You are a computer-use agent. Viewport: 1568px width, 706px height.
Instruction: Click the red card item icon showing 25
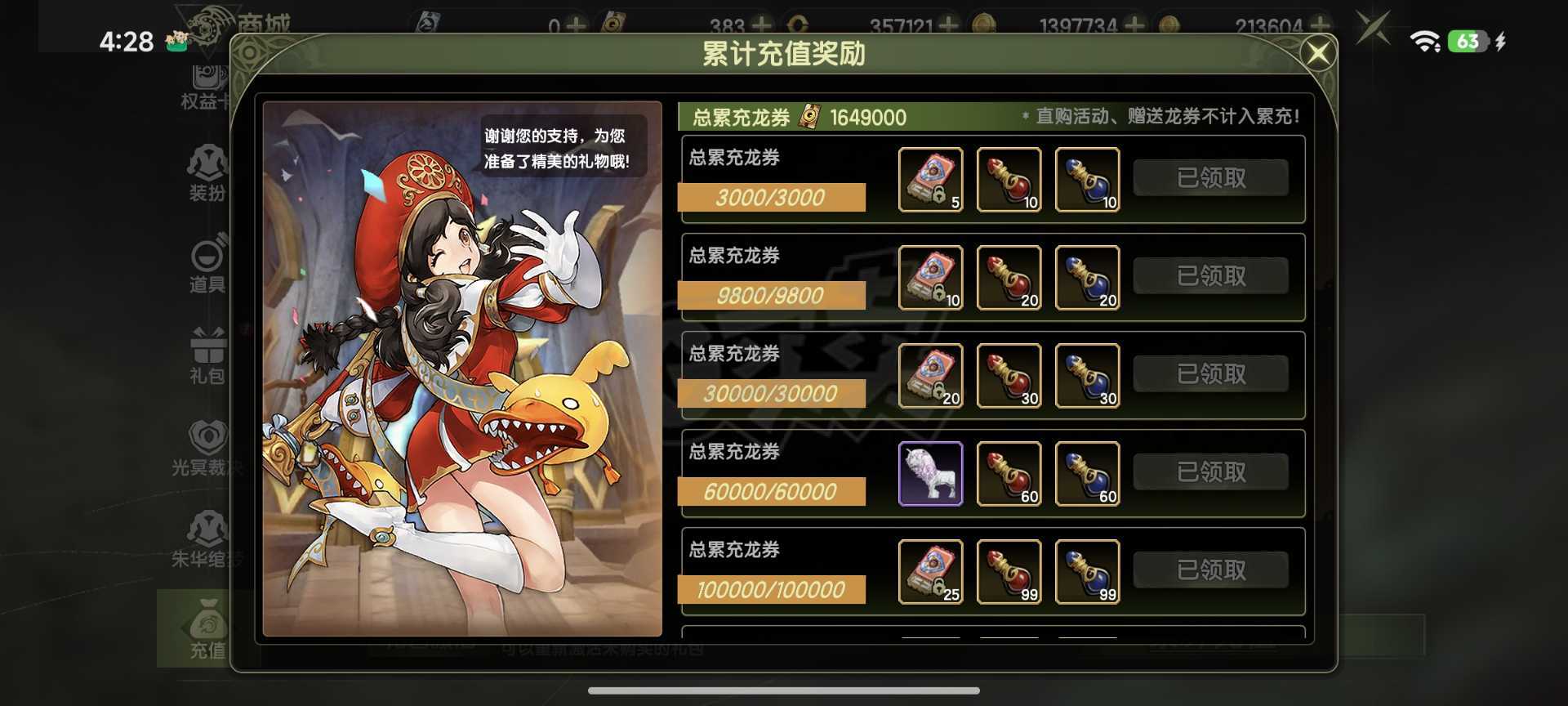[931, 571]
